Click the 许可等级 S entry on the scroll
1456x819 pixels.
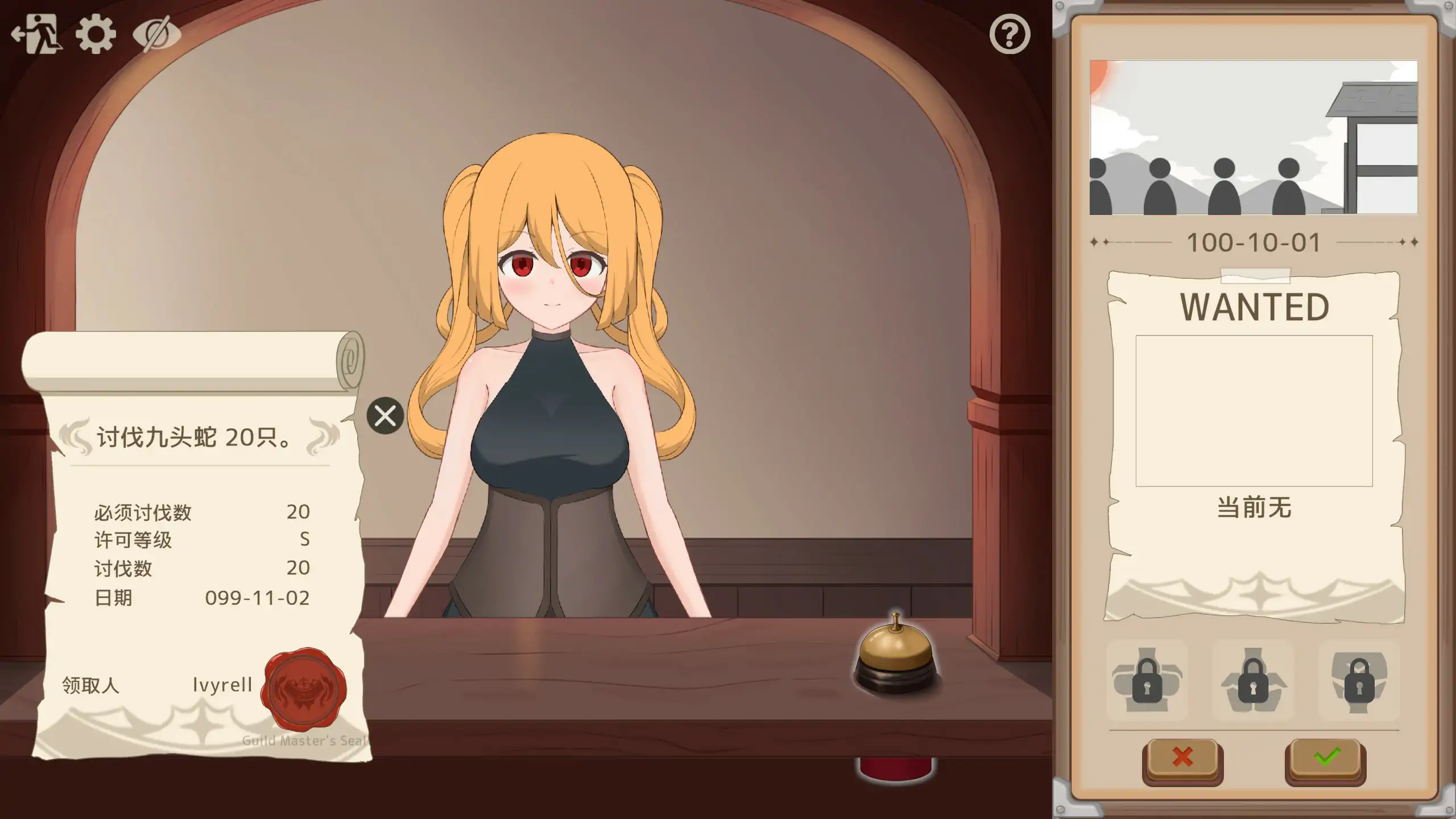[x=199, y=539]
